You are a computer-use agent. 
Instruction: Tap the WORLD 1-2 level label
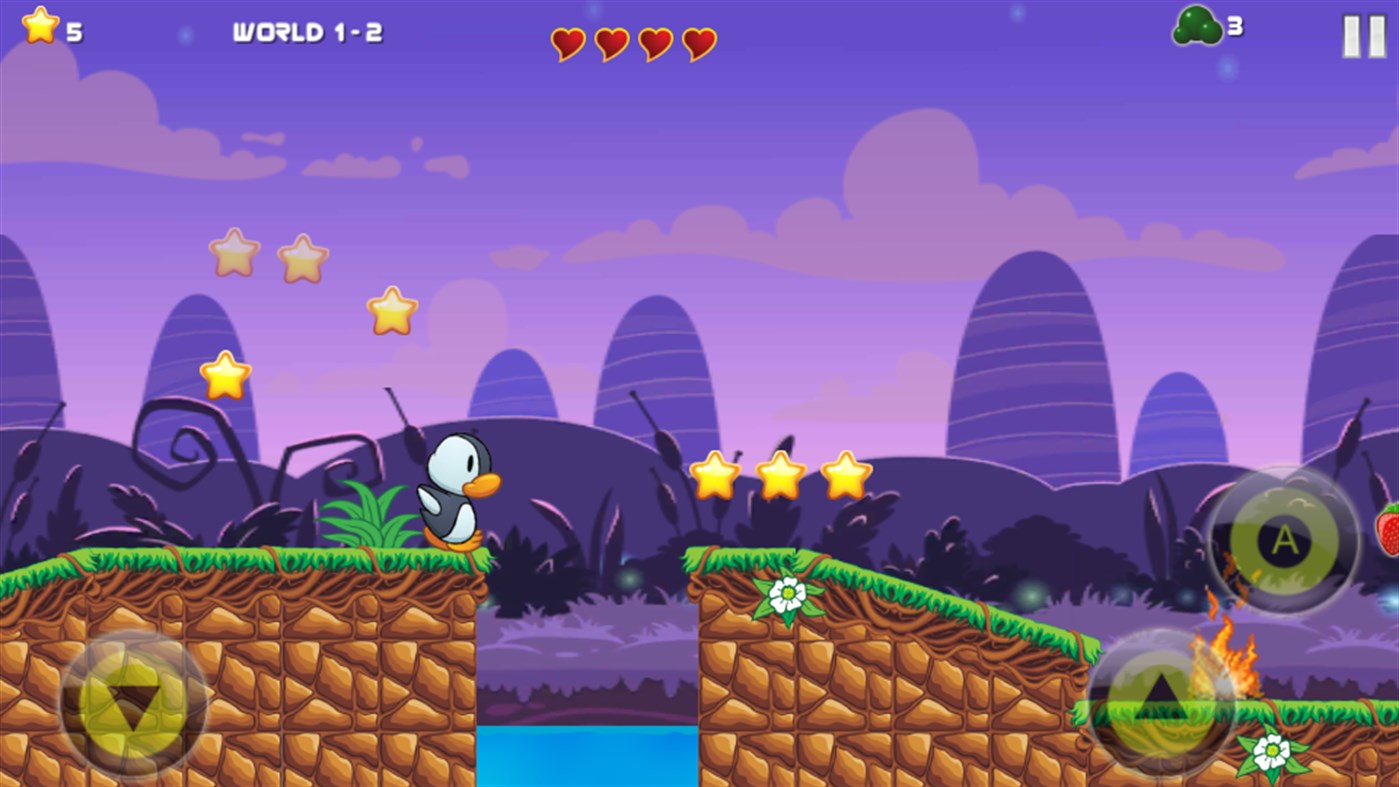click(x=310, y=31)
